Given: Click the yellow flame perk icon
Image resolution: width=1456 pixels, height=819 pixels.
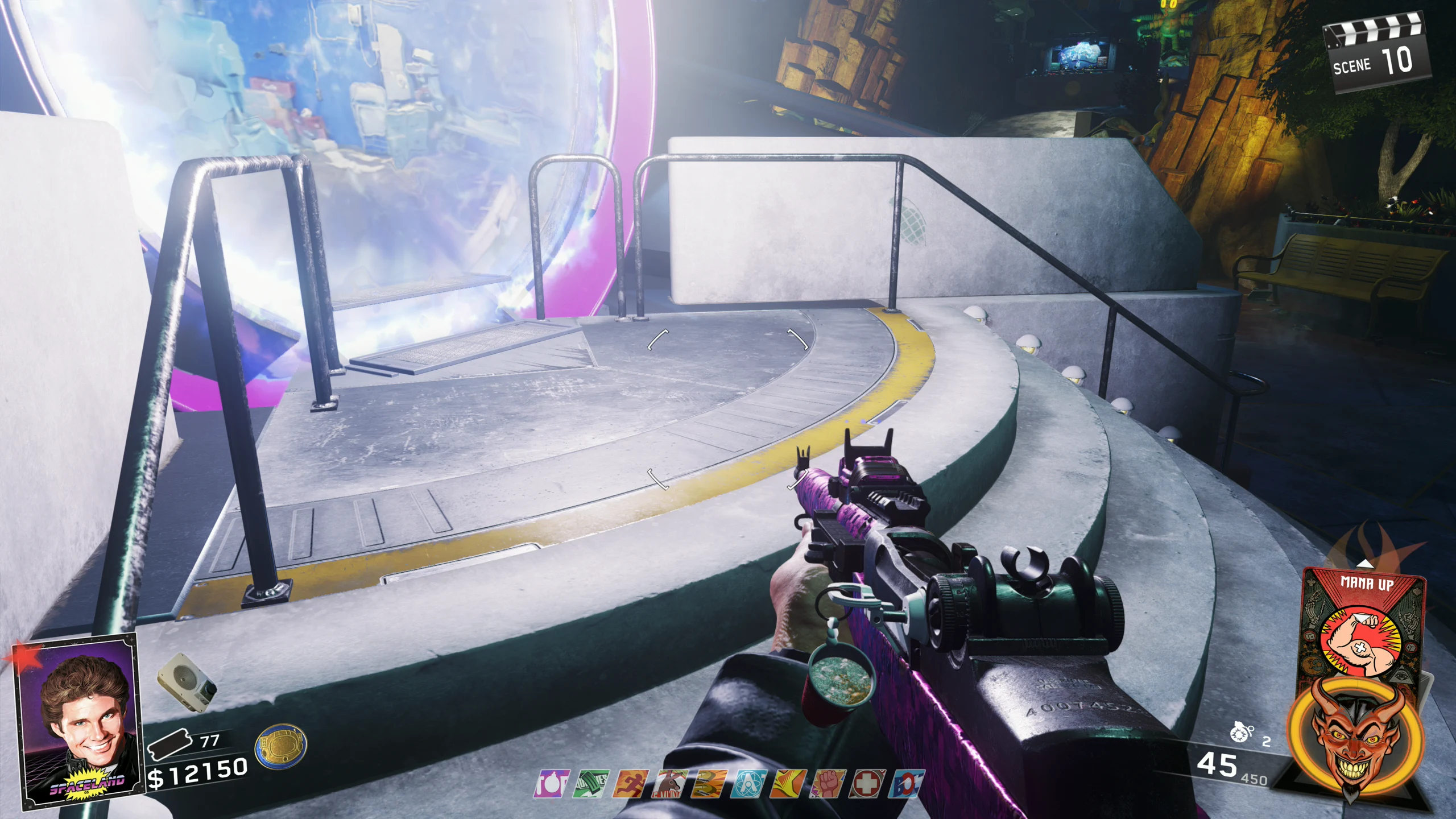Looking at the screenshot, I should [788, 784].
